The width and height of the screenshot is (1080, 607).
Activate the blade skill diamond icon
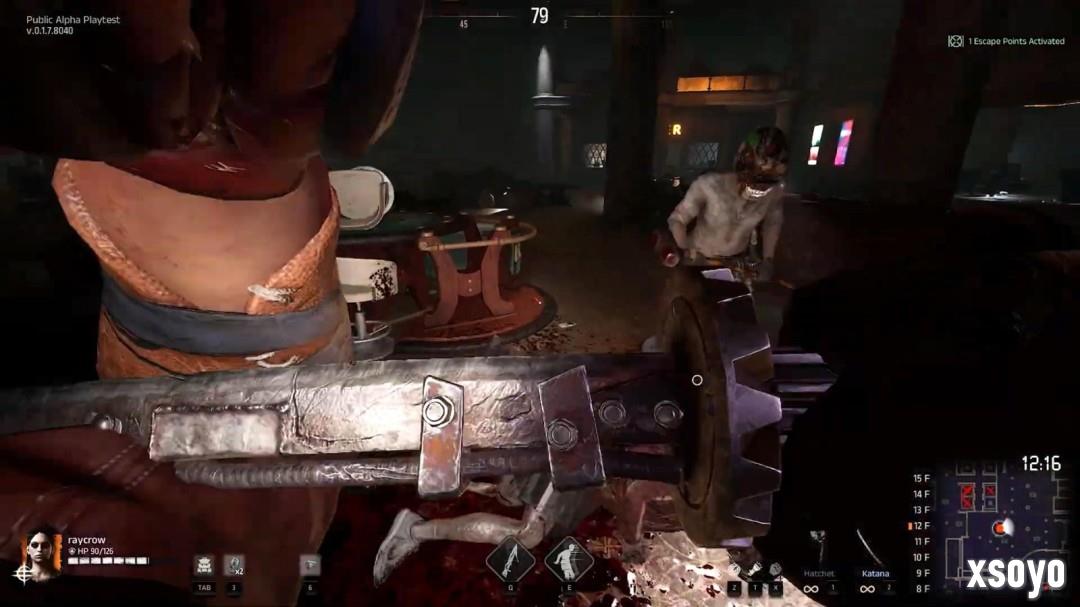point(510,559)
